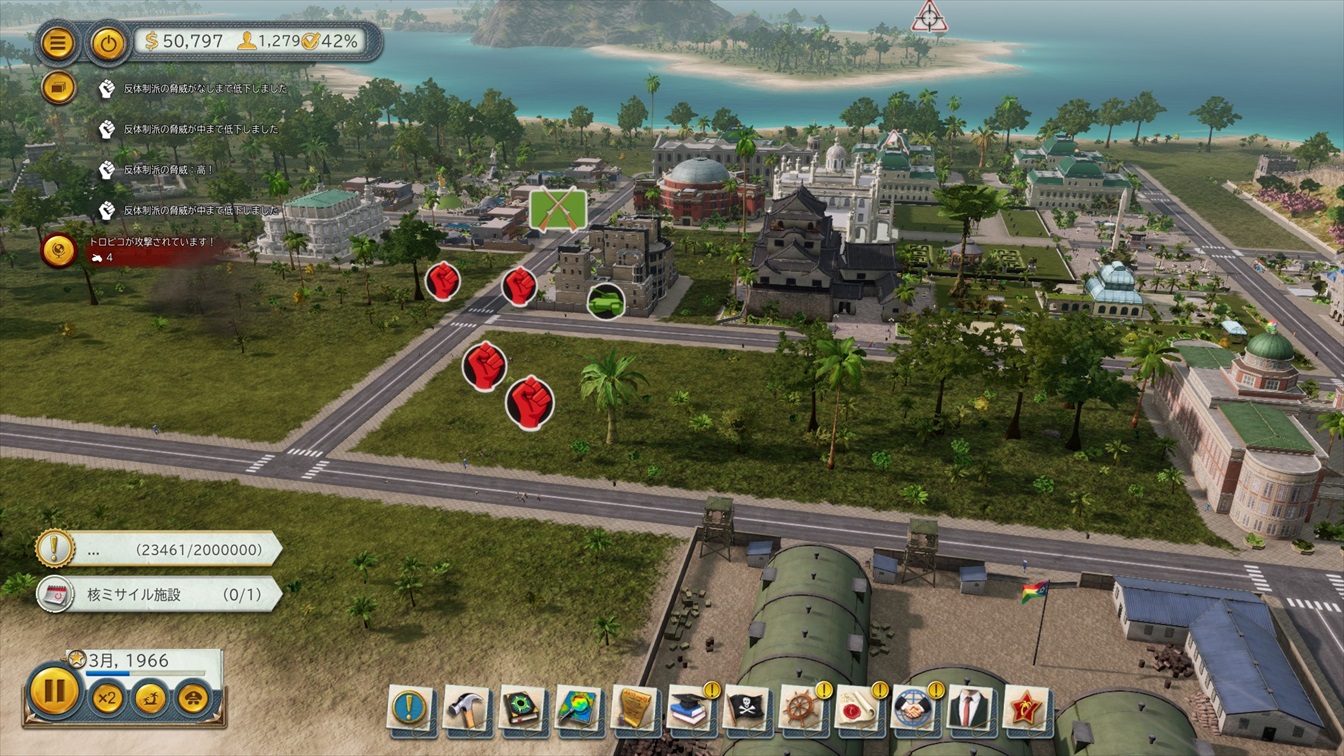Screen dimensions: 1344x756
Task: Open the 23461/2000000 task tracker
Action: tap(160, 549)
